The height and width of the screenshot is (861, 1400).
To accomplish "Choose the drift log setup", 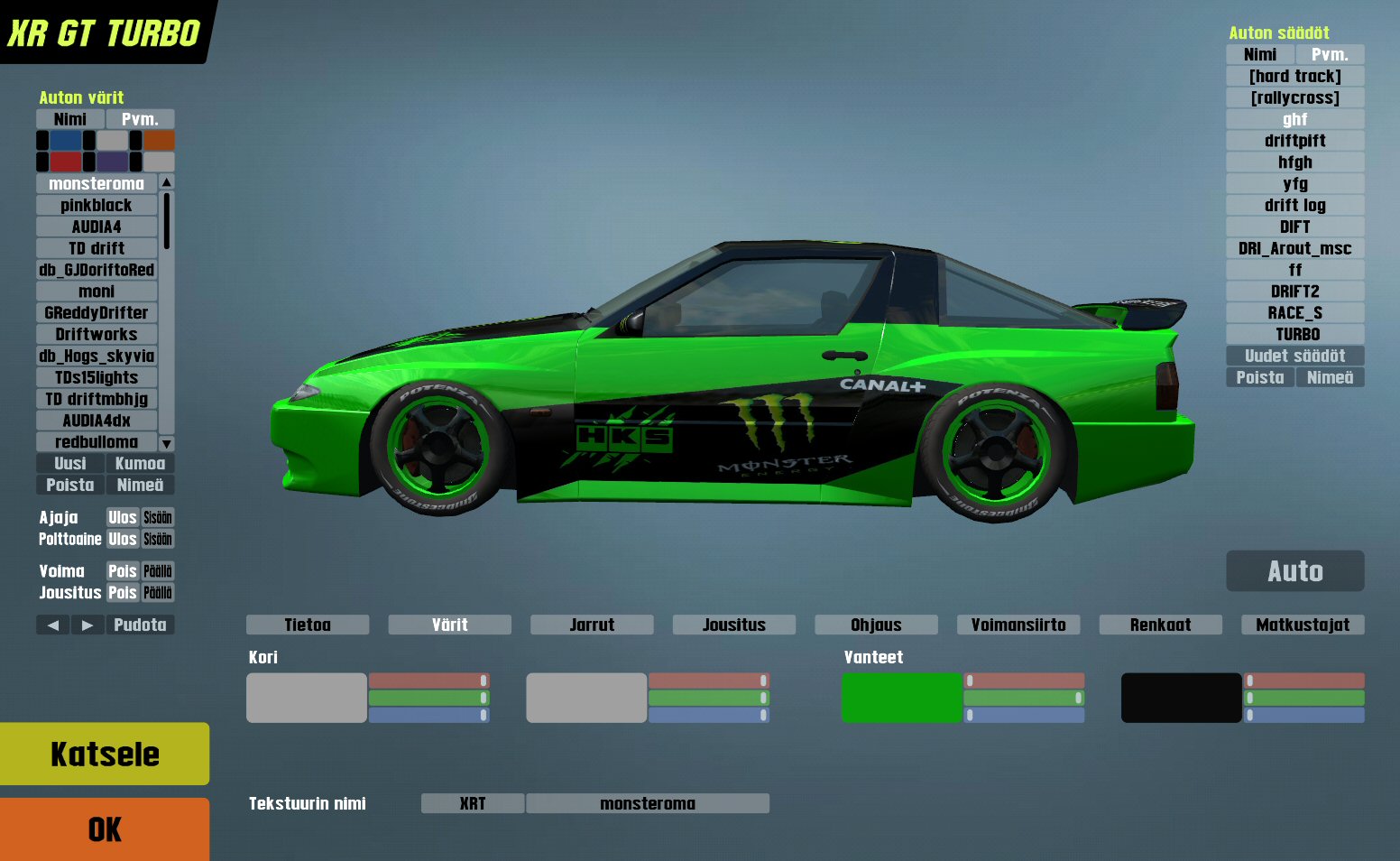I will point(1294,206).
